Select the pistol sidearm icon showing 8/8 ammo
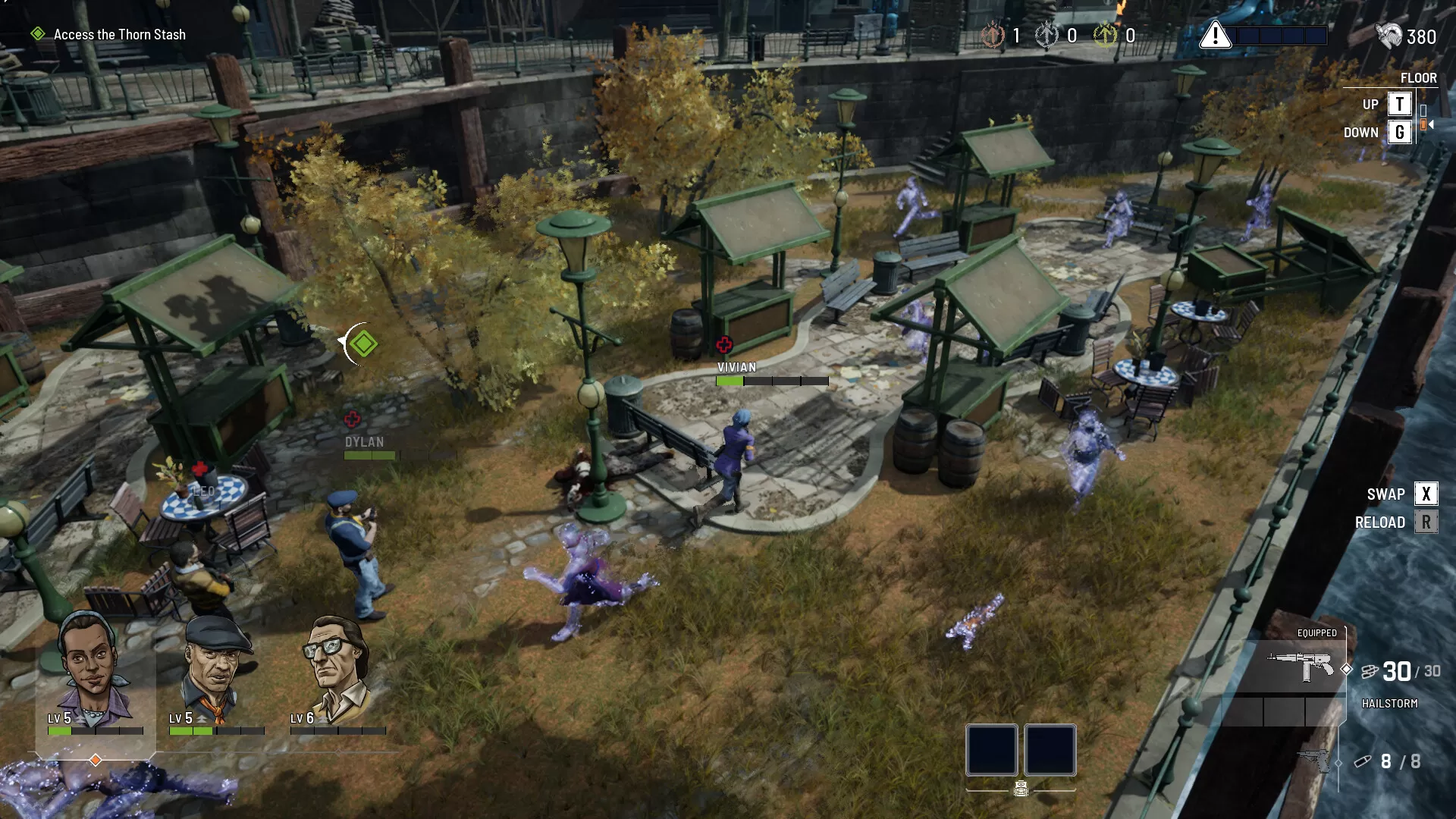The height and width of the screenshot is (819, 1456). (1312, 758)
